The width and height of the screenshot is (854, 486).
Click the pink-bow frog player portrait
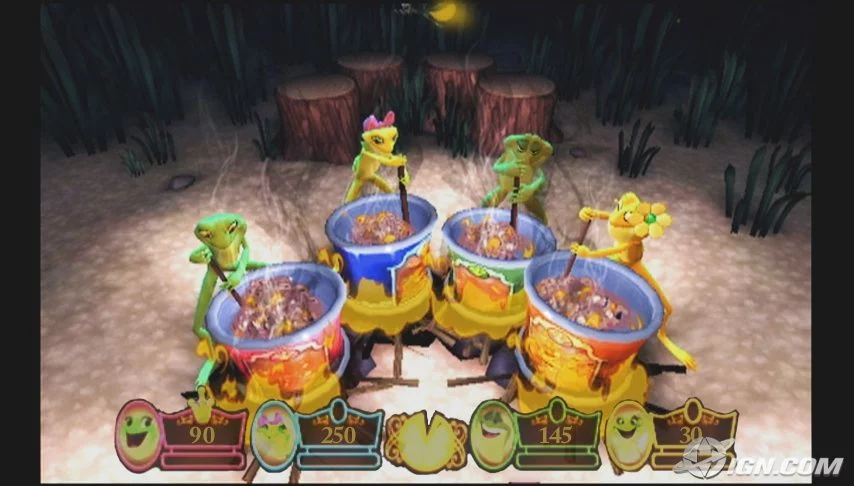click(x=273, y=435)
